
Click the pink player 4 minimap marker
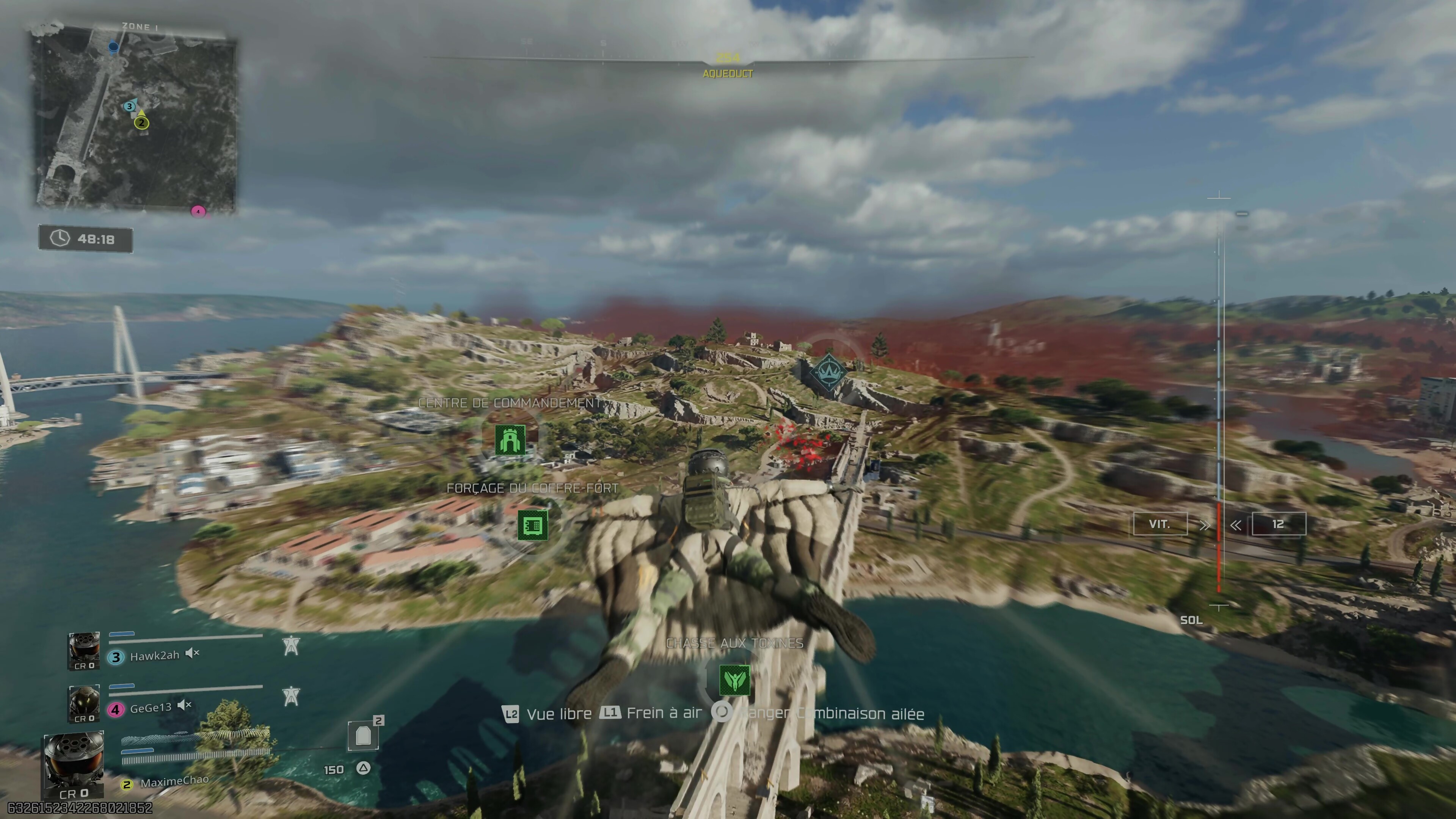(198, 212)
